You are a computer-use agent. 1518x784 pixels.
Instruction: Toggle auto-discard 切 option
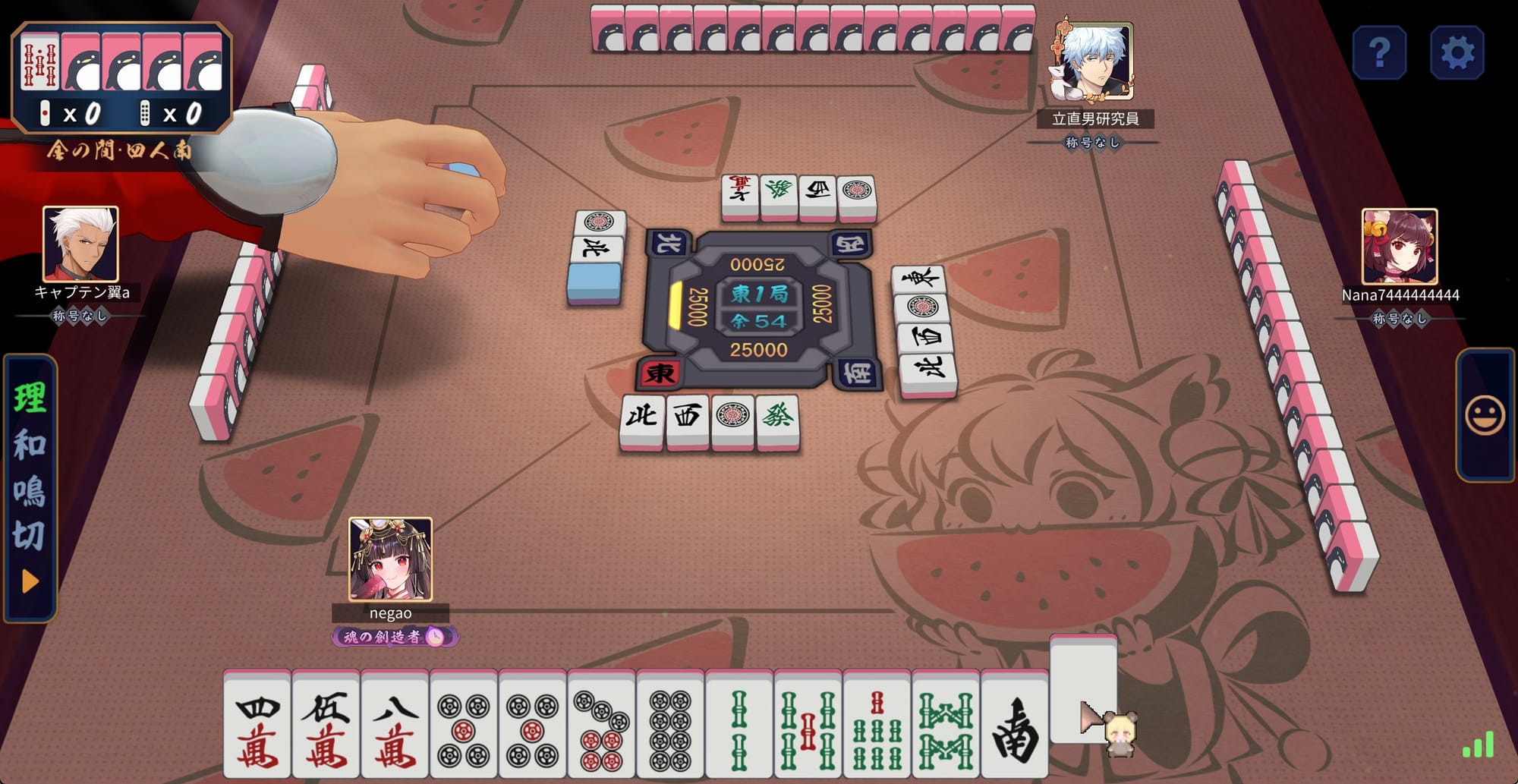[x=30, y=536]
